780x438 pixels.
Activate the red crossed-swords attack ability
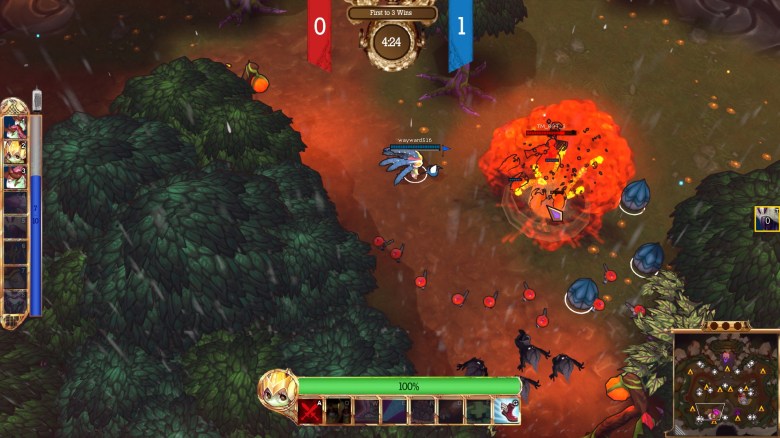[311, 411]
